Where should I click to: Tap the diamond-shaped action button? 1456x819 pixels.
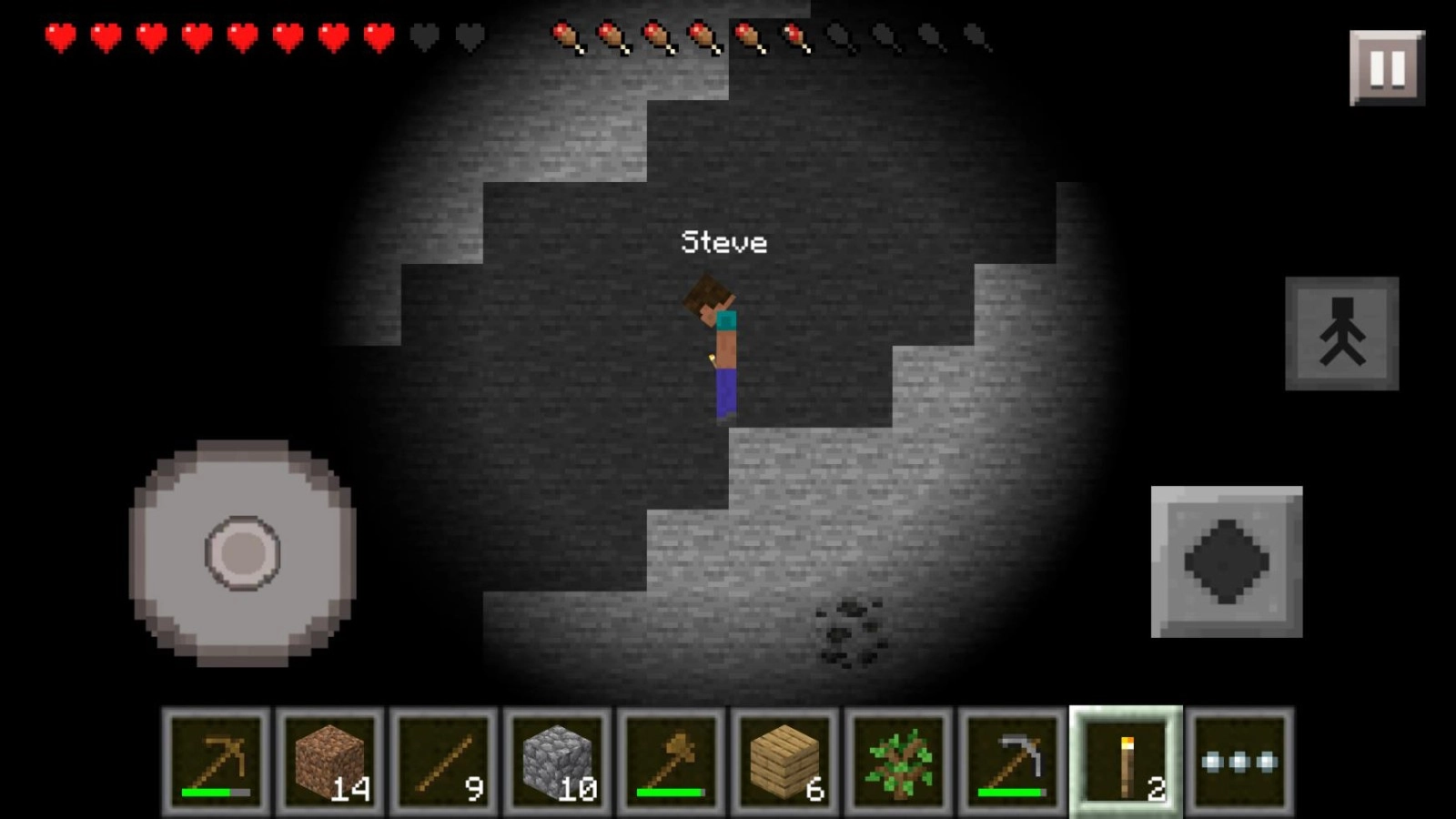[1226, 561]
